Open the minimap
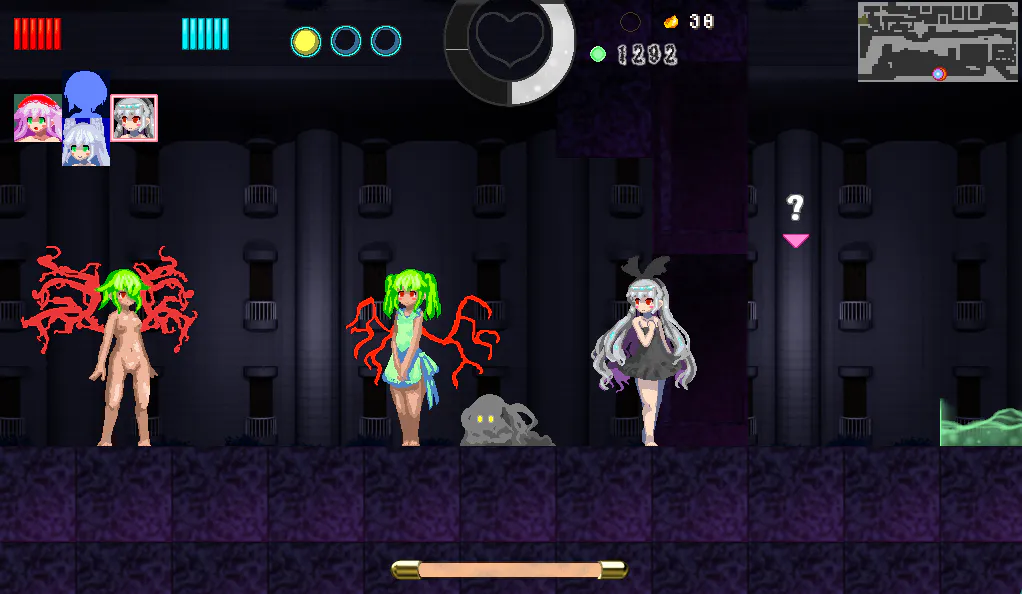The width and height of the screenshot is (1022, 594). click(x=937, y=42)
